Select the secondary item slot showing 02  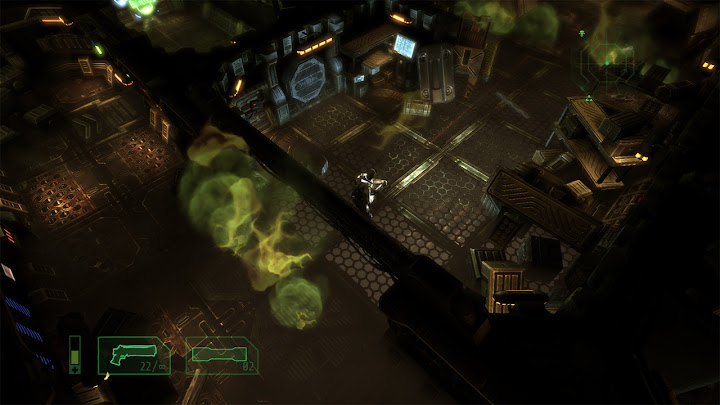click(223, 355)
